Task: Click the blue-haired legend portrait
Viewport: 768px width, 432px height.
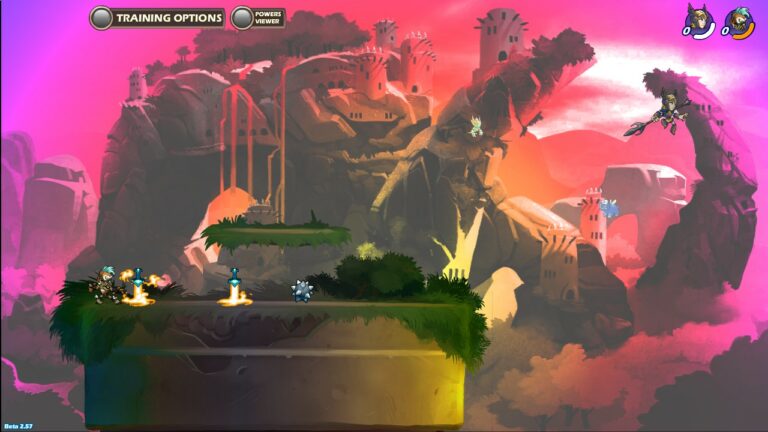Action: [738, 21]
